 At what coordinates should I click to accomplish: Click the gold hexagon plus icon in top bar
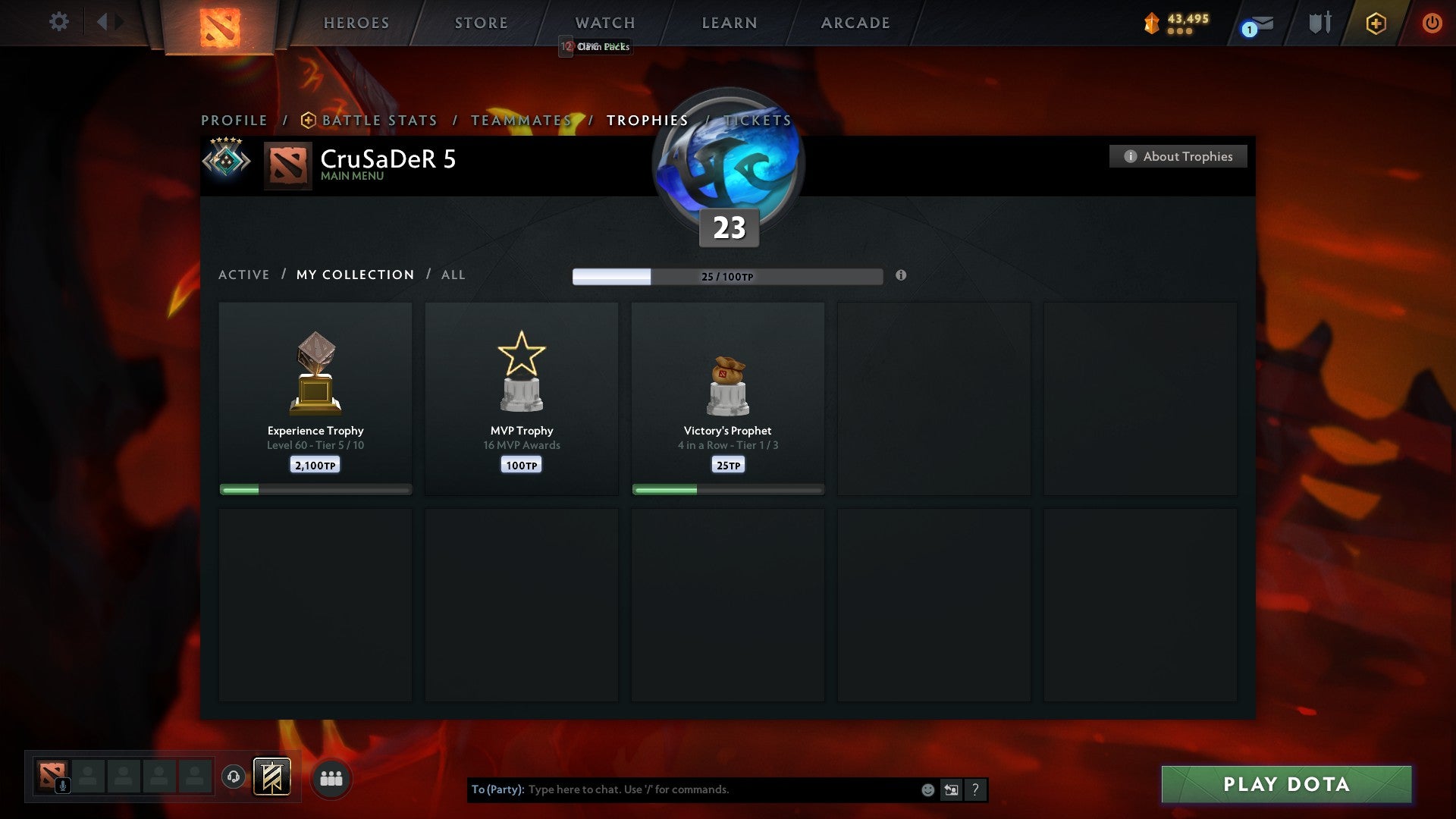tap(1375, 23)
